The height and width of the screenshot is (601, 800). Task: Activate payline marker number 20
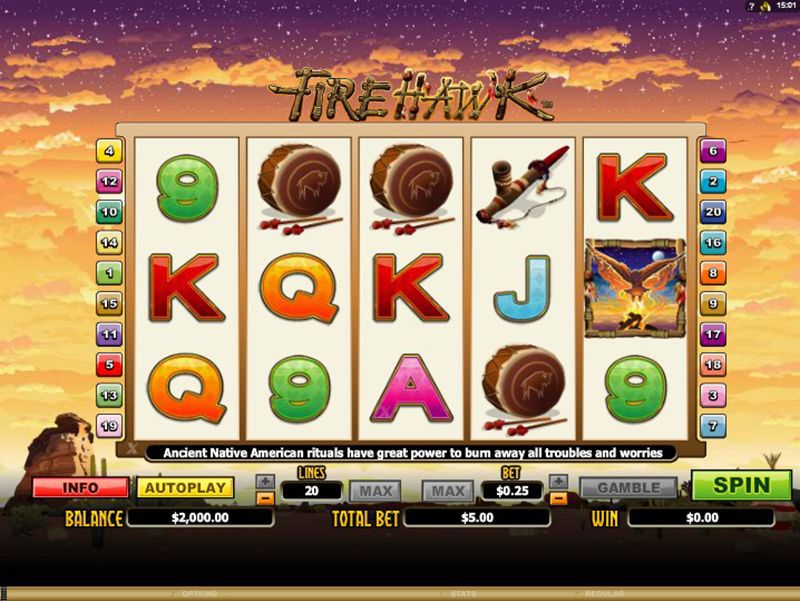point(712,212)
